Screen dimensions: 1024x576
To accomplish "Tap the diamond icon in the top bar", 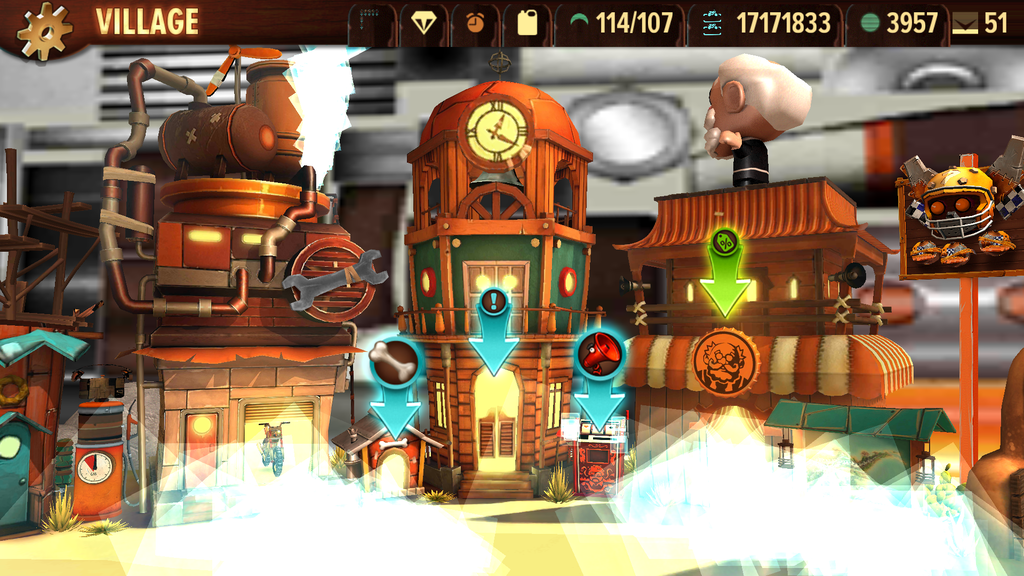I will 424,23.
